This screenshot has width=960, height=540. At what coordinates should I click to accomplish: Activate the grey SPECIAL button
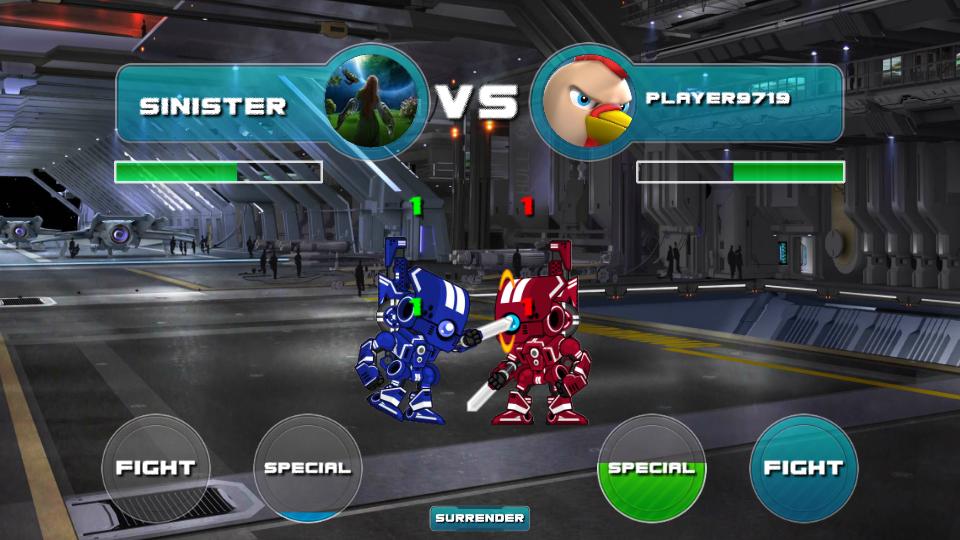click(x=307, y=468)
